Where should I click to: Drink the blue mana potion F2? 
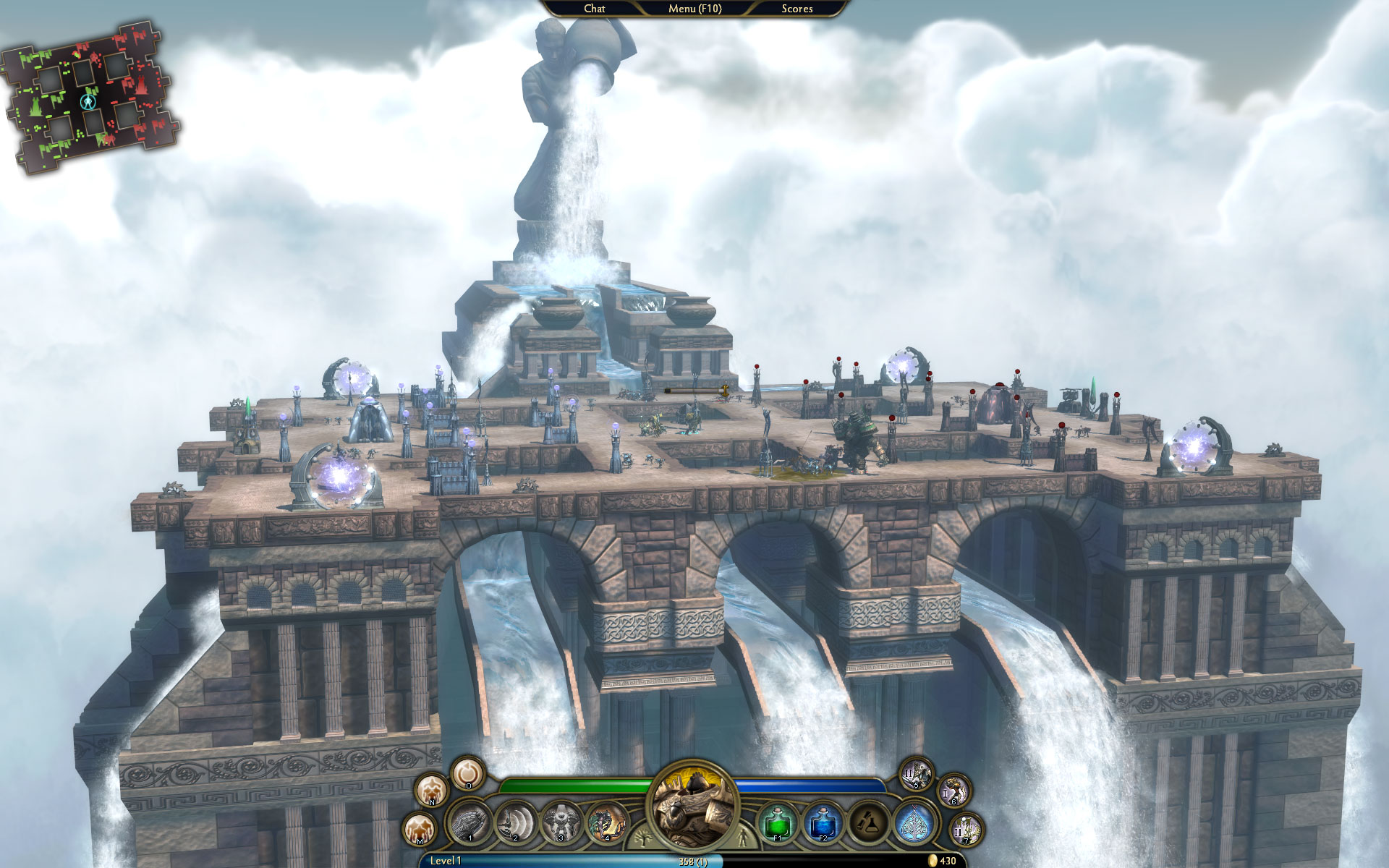(822, 825)
